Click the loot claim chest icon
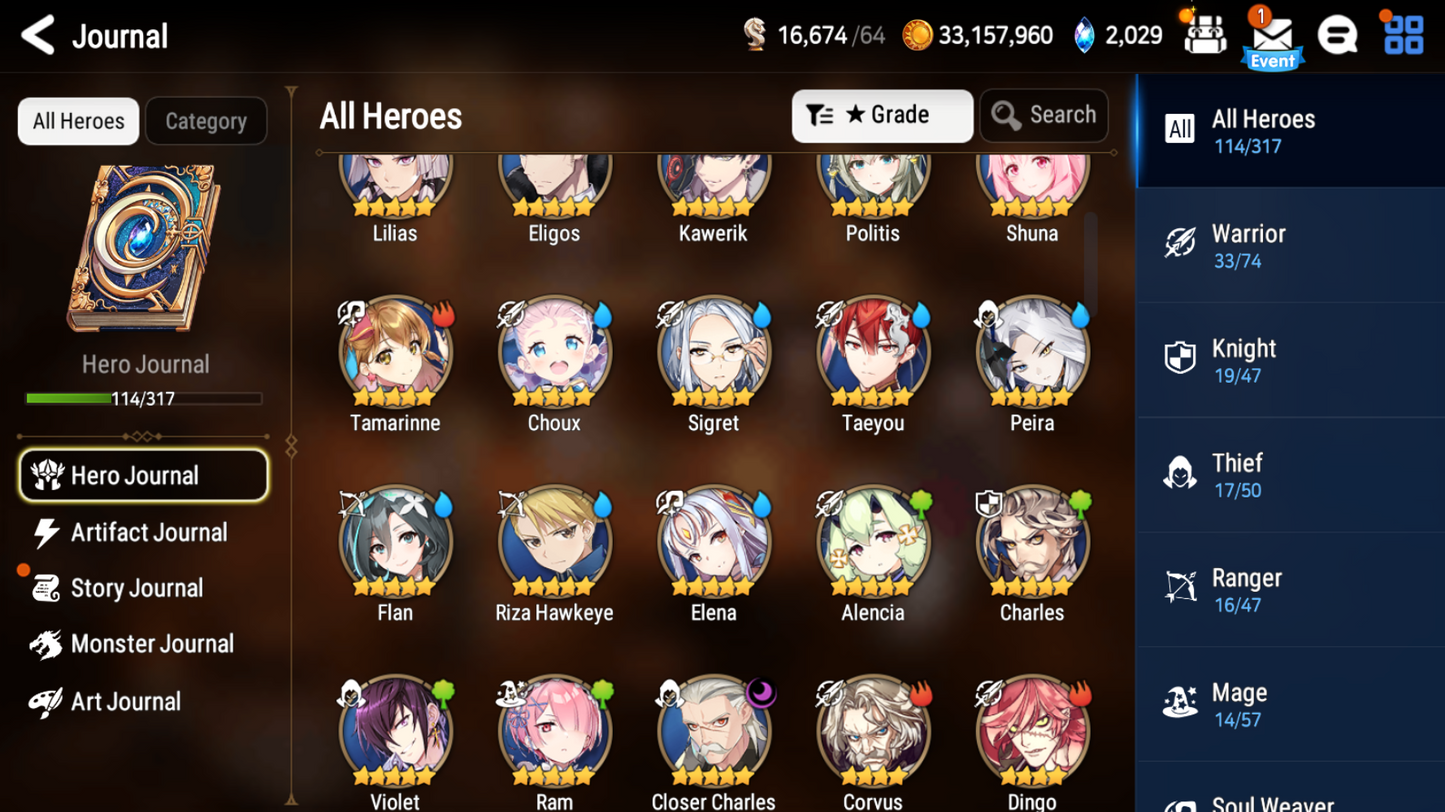 tap(1205, 33)
